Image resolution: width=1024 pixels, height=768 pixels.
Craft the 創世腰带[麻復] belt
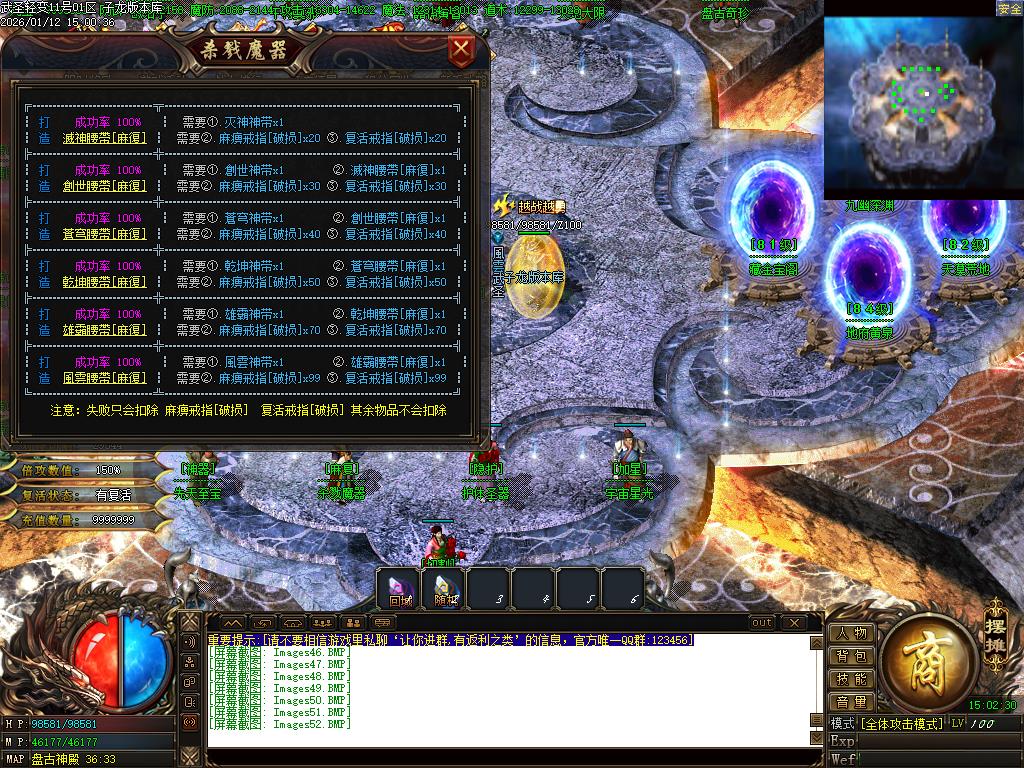(104, 186)
